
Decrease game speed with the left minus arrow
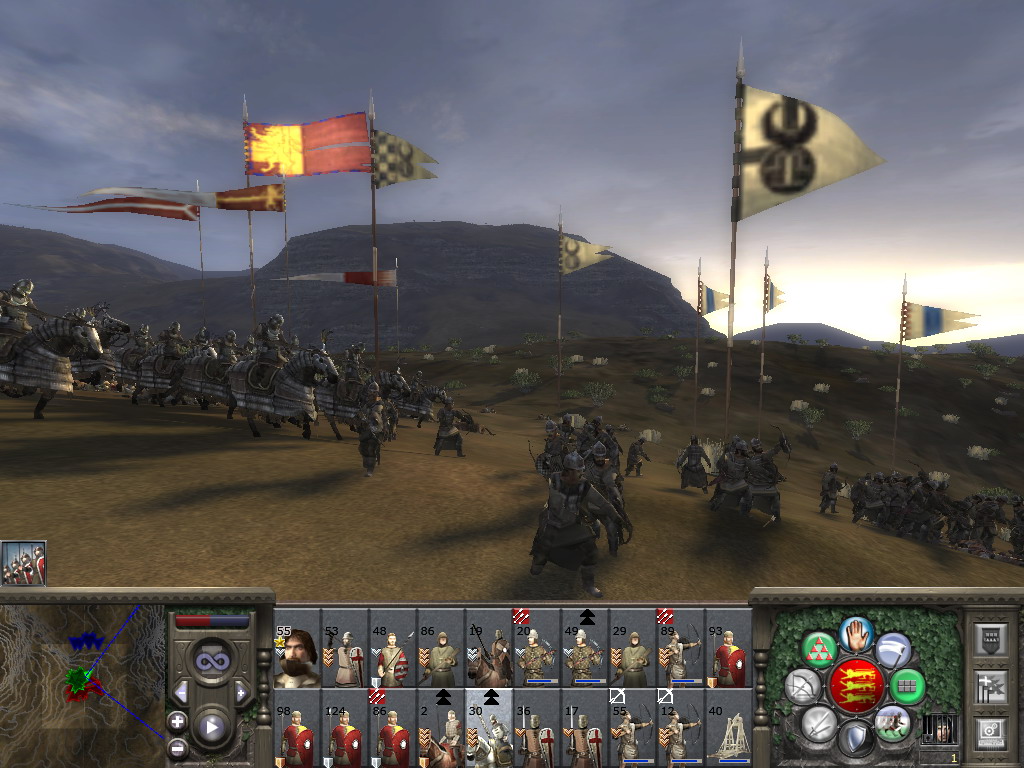coord(181,692)
